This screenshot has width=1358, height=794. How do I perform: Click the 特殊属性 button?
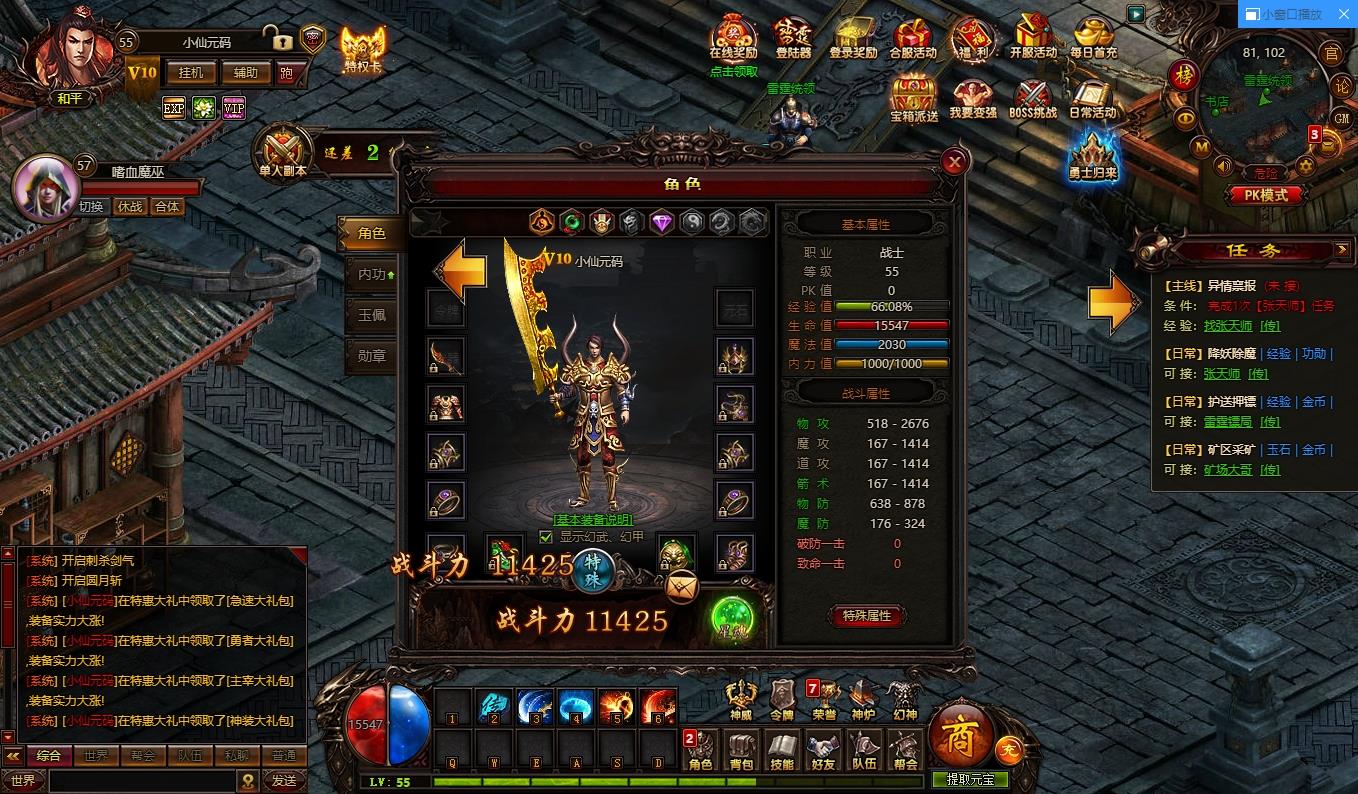(866, 616)
